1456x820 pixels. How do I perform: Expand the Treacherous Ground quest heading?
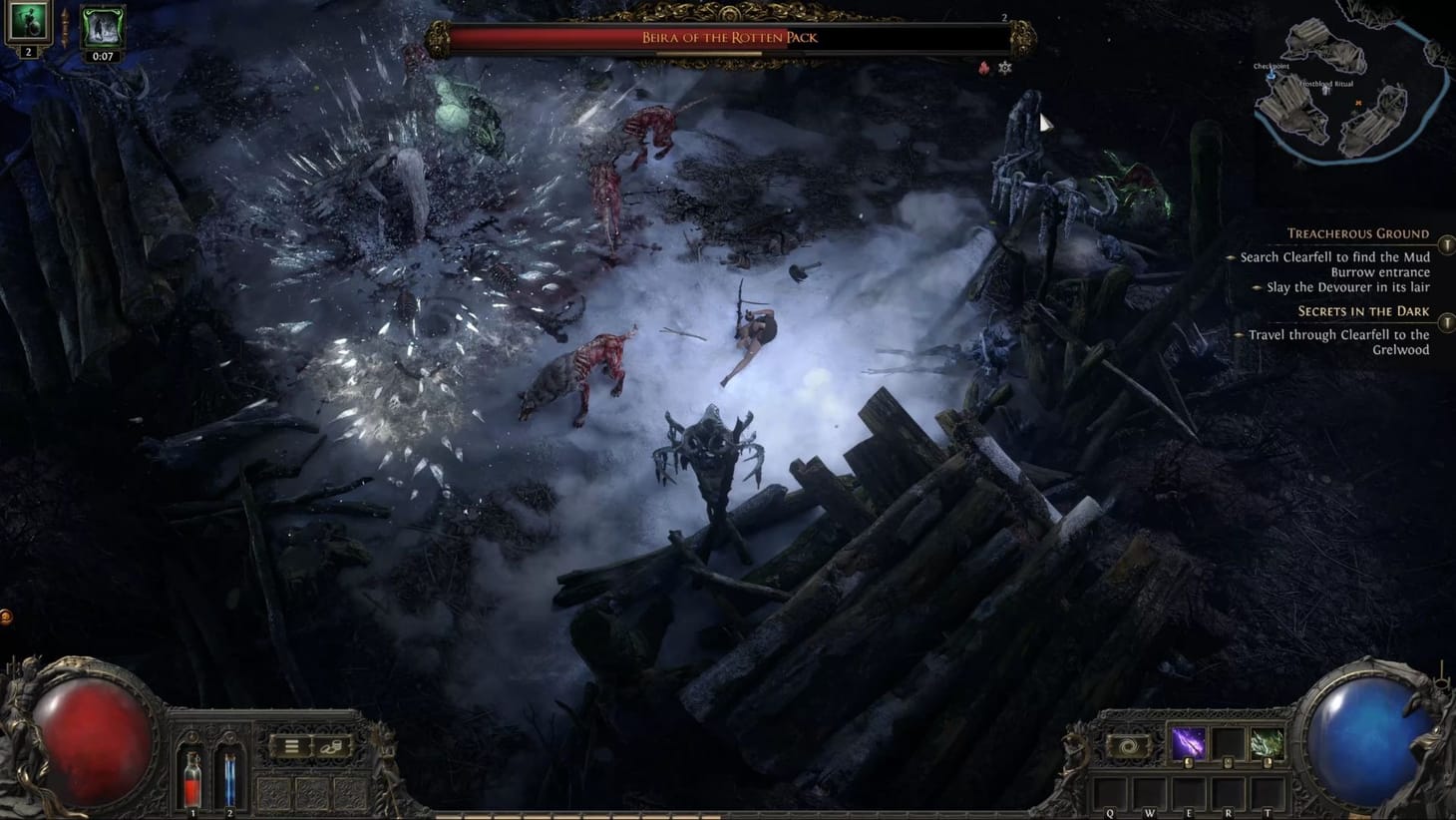point(1357,233)
